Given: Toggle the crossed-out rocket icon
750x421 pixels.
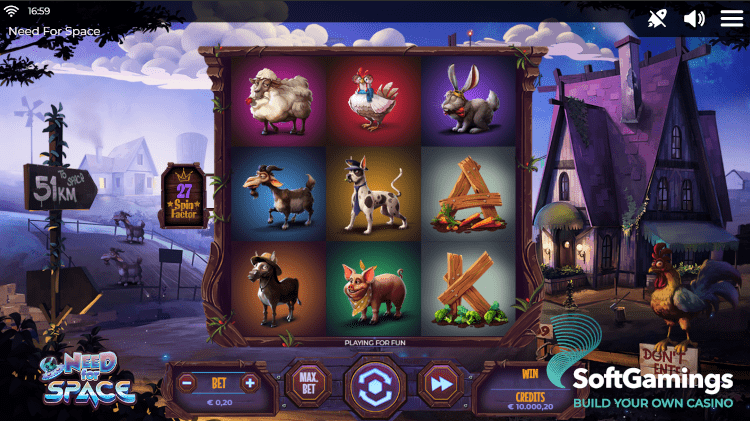Looking at the screenshot, I should click(x=657, y=18).
